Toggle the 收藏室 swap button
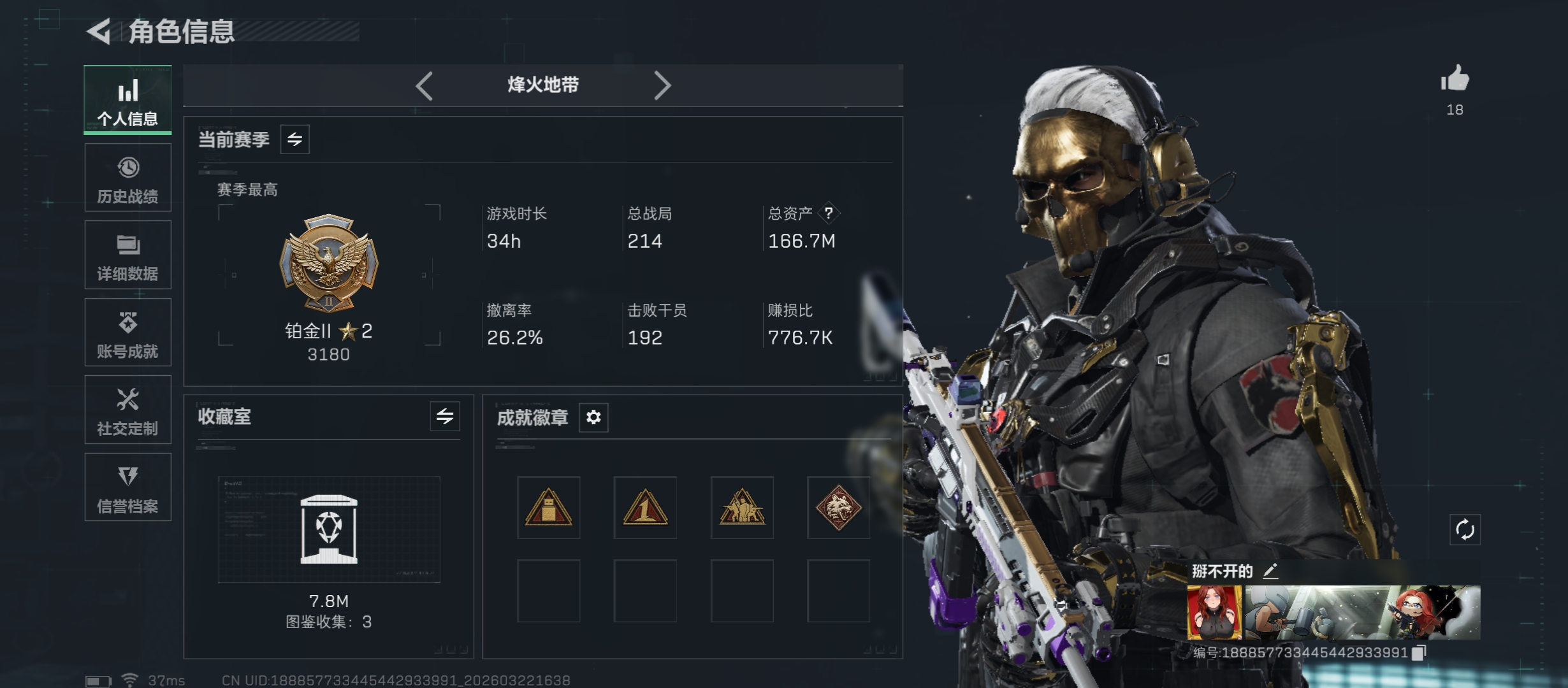 tap(444, 417)
